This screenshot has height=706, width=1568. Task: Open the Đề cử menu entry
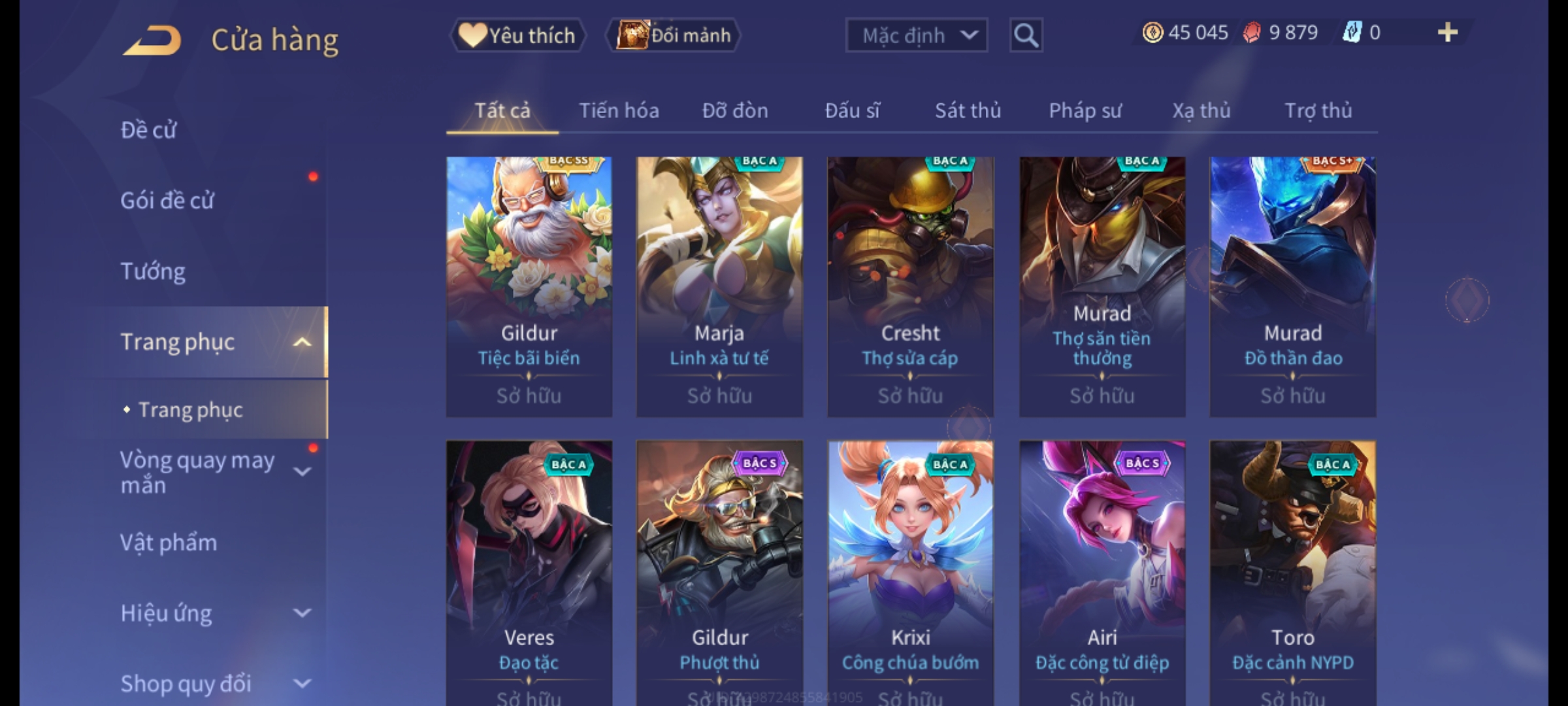(148, 130)
